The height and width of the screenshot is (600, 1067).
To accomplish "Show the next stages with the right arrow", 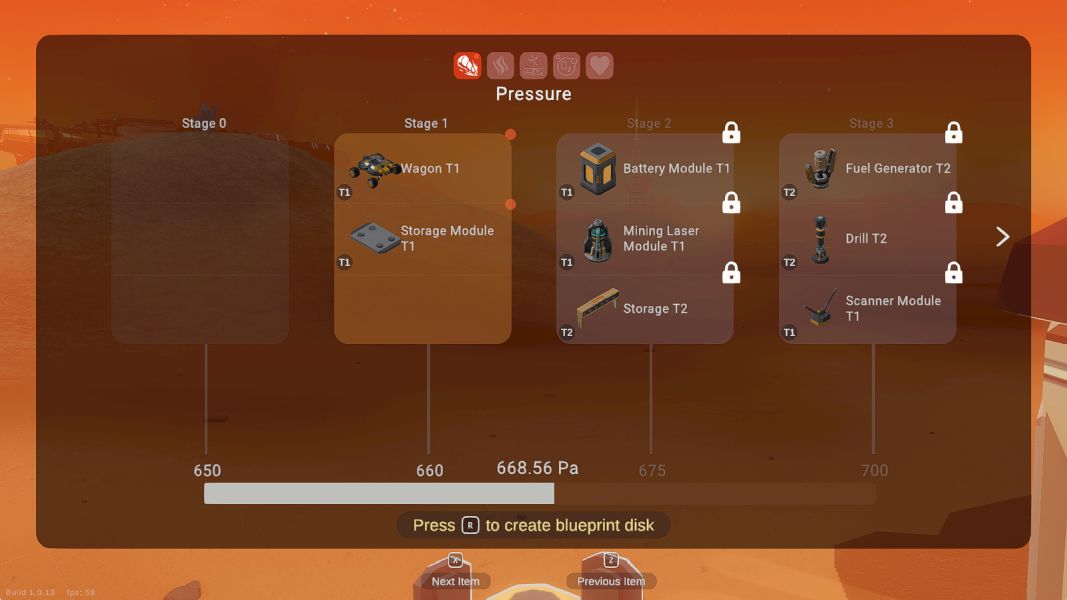I will point(1003,237).
